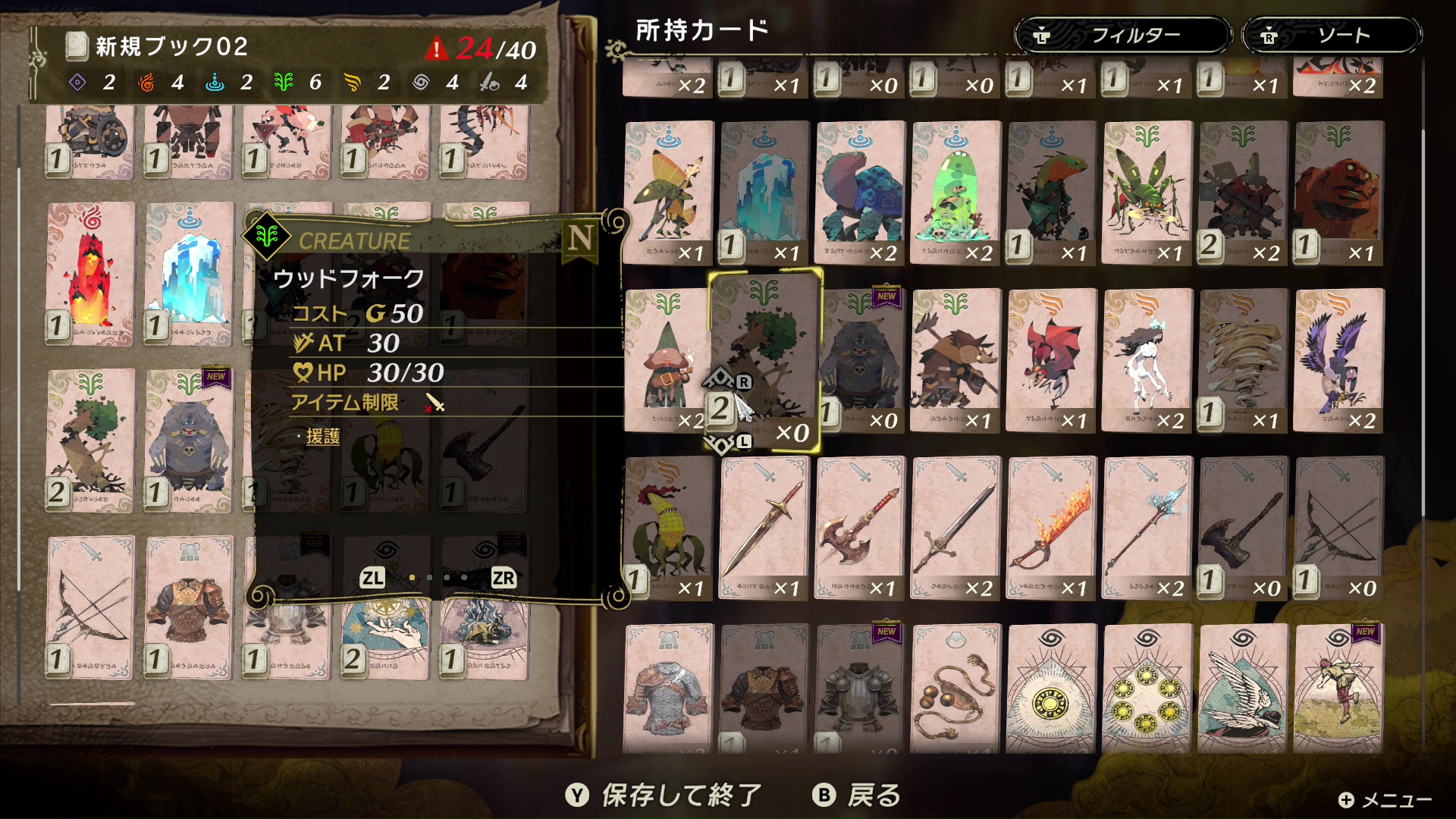The image size is (1456, 819).
Task: Click the second page dot between ZL and ZR
Action: [428, 579]
